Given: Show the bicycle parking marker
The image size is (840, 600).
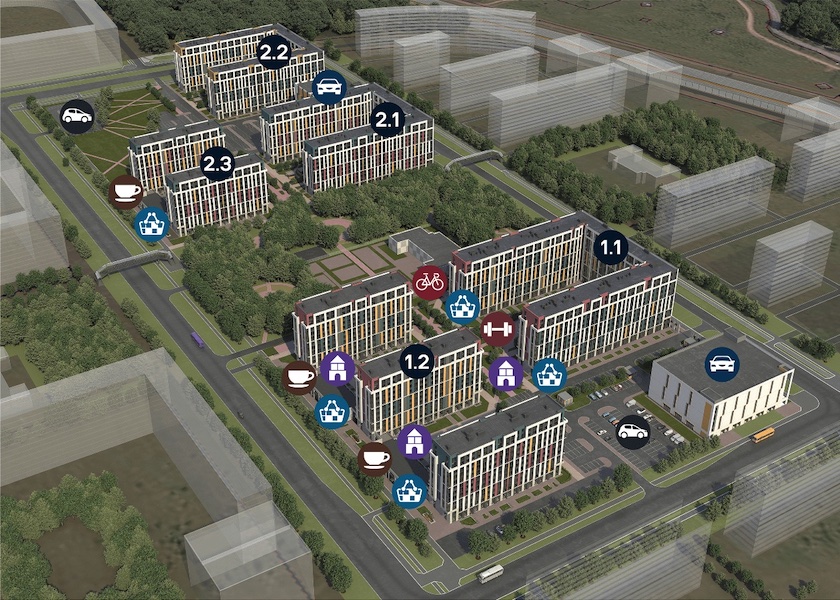Looking at the screenshot, I should click(429, 282).
